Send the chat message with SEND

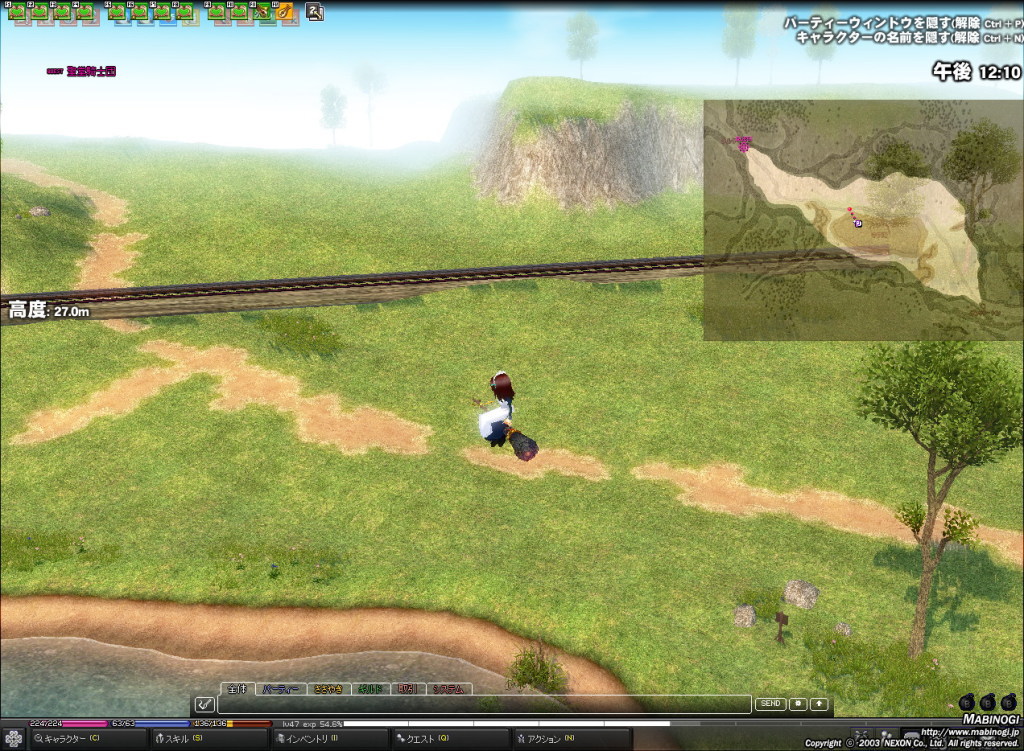770,704
